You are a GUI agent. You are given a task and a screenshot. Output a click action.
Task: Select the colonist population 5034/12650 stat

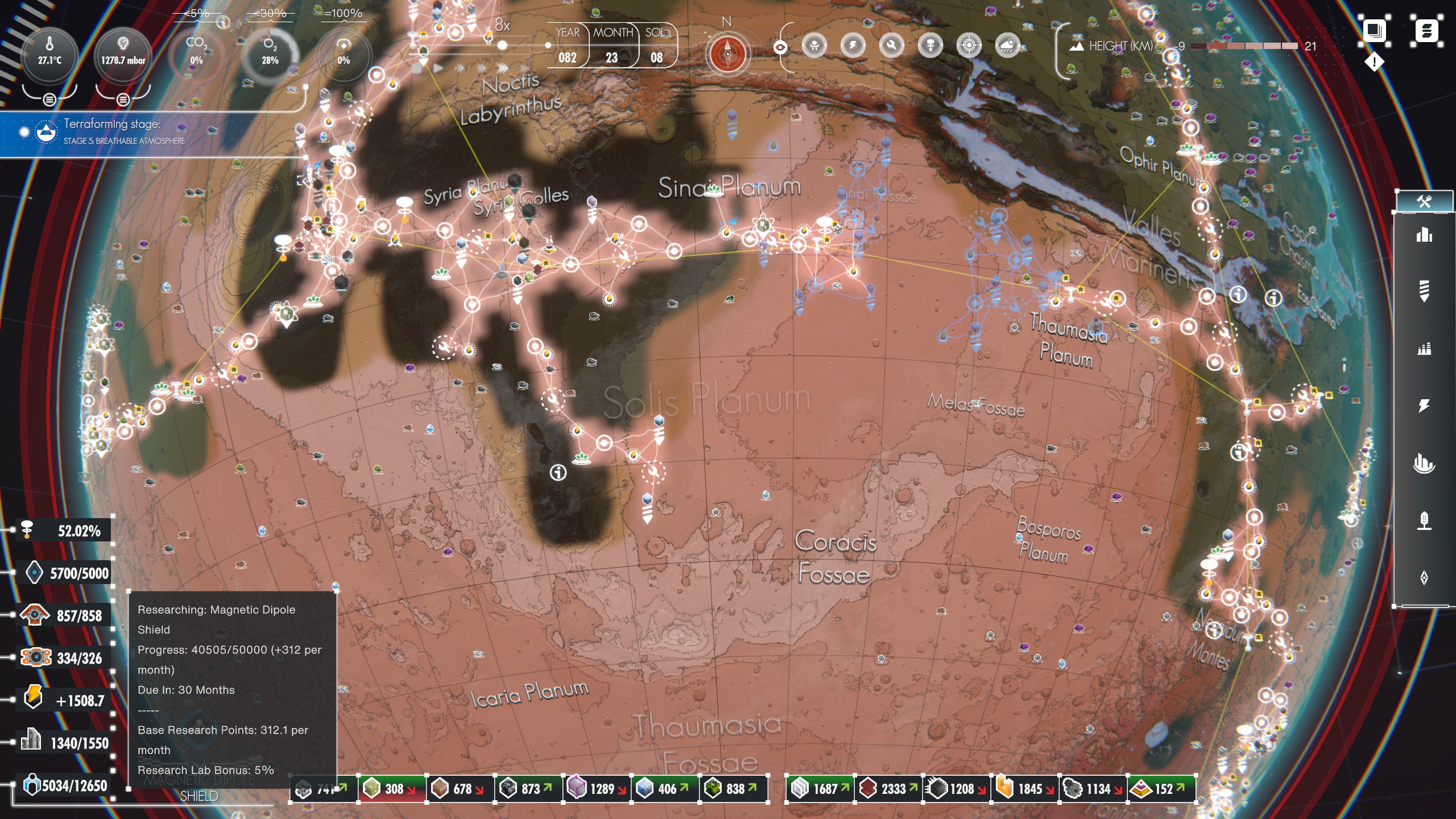coord(64,785)
